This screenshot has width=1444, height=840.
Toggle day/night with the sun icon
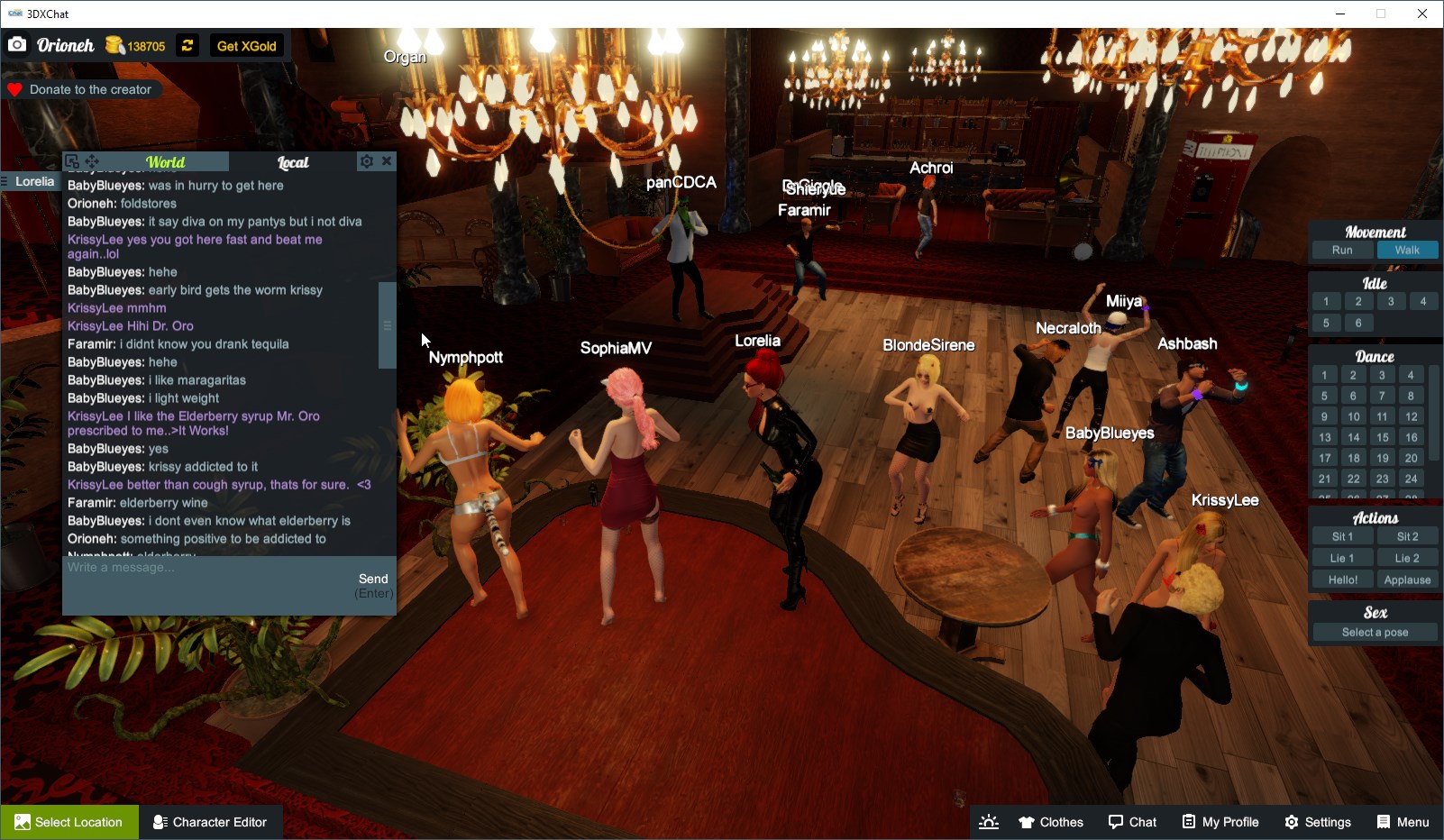click(989, 821)
